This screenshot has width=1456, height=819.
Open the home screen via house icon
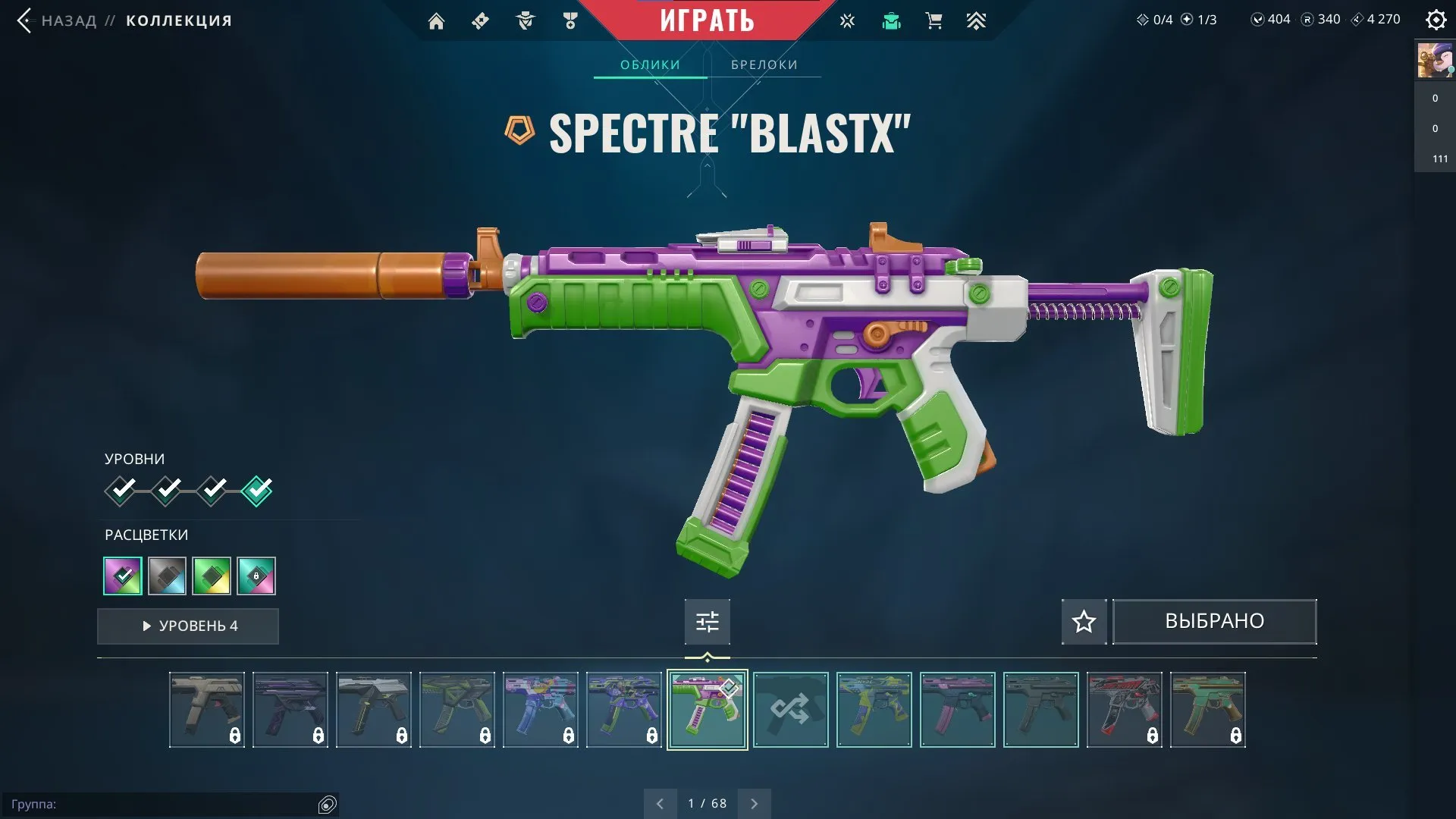click(x=436, y=20)
